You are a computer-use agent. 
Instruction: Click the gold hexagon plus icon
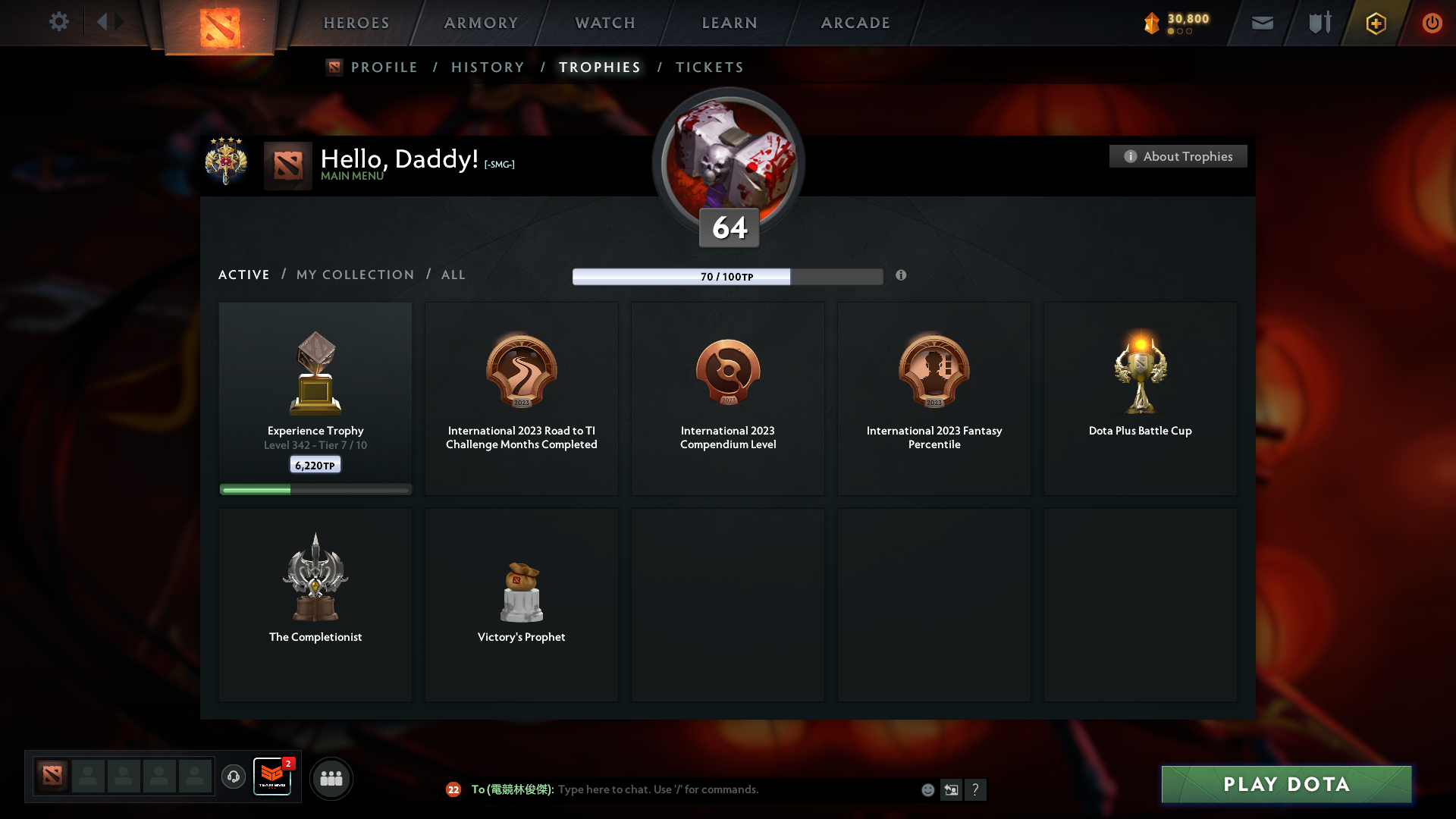pyautogui.click(x=1376, y=23)
